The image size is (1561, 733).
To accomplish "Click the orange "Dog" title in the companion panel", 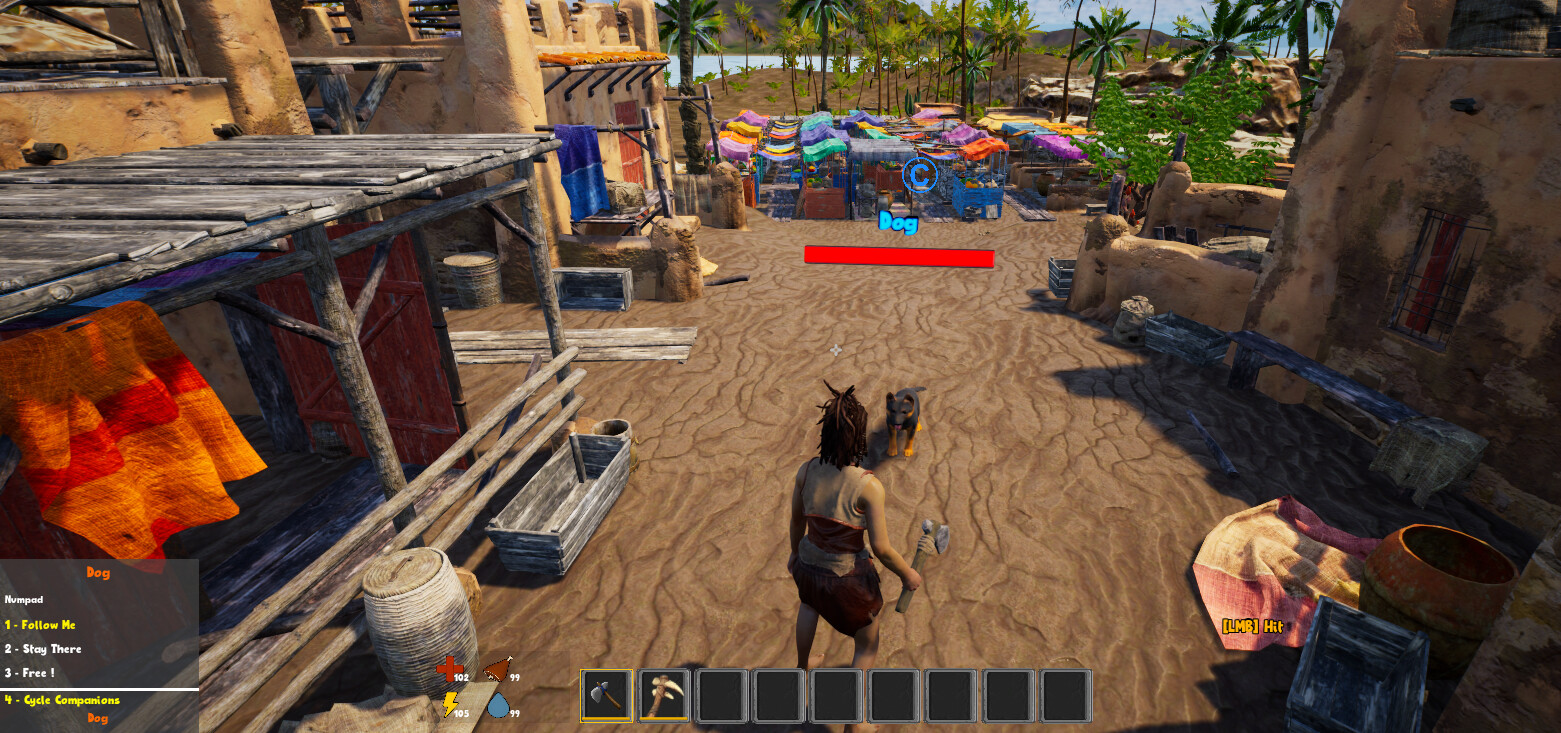I will click(x=97, y=572).
